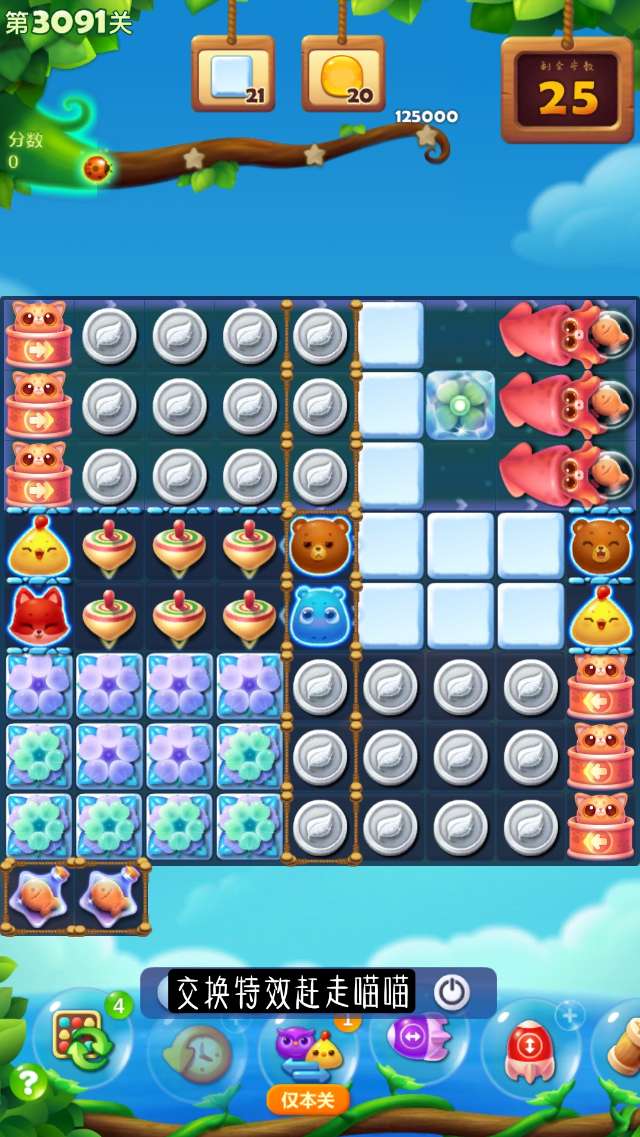Select the red fox tile

[x=38, y=616]
